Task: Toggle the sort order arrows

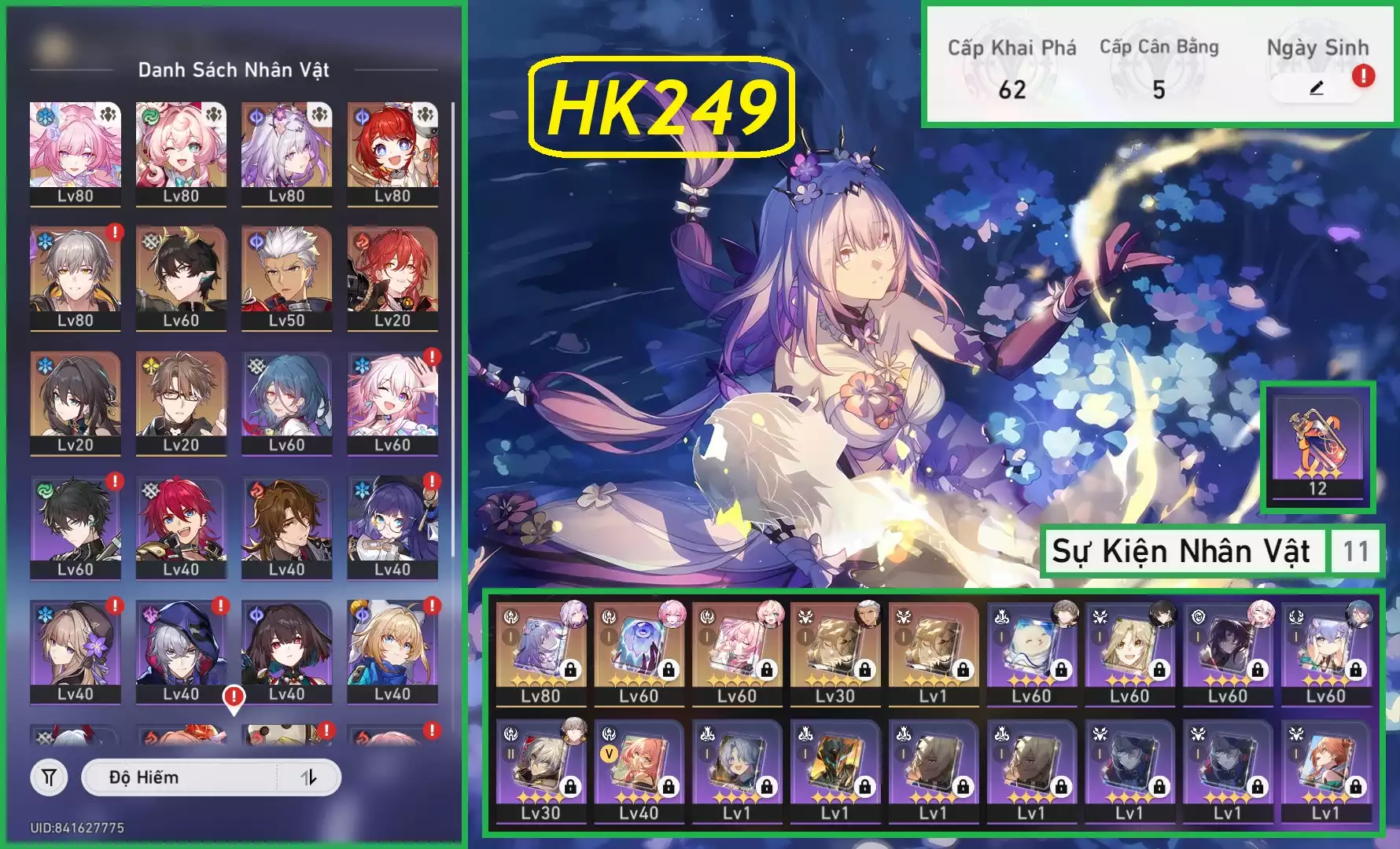Action: tap(309, 777)
